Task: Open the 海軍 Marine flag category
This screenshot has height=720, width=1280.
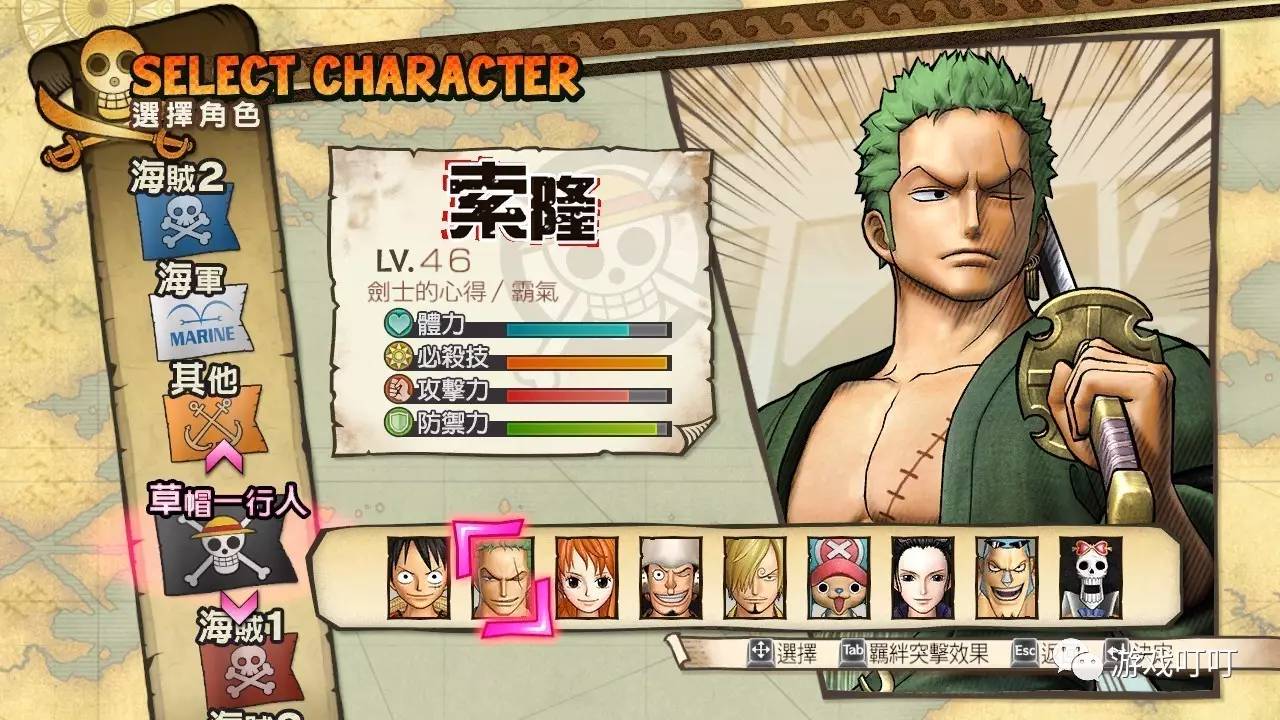Action: 200,327
